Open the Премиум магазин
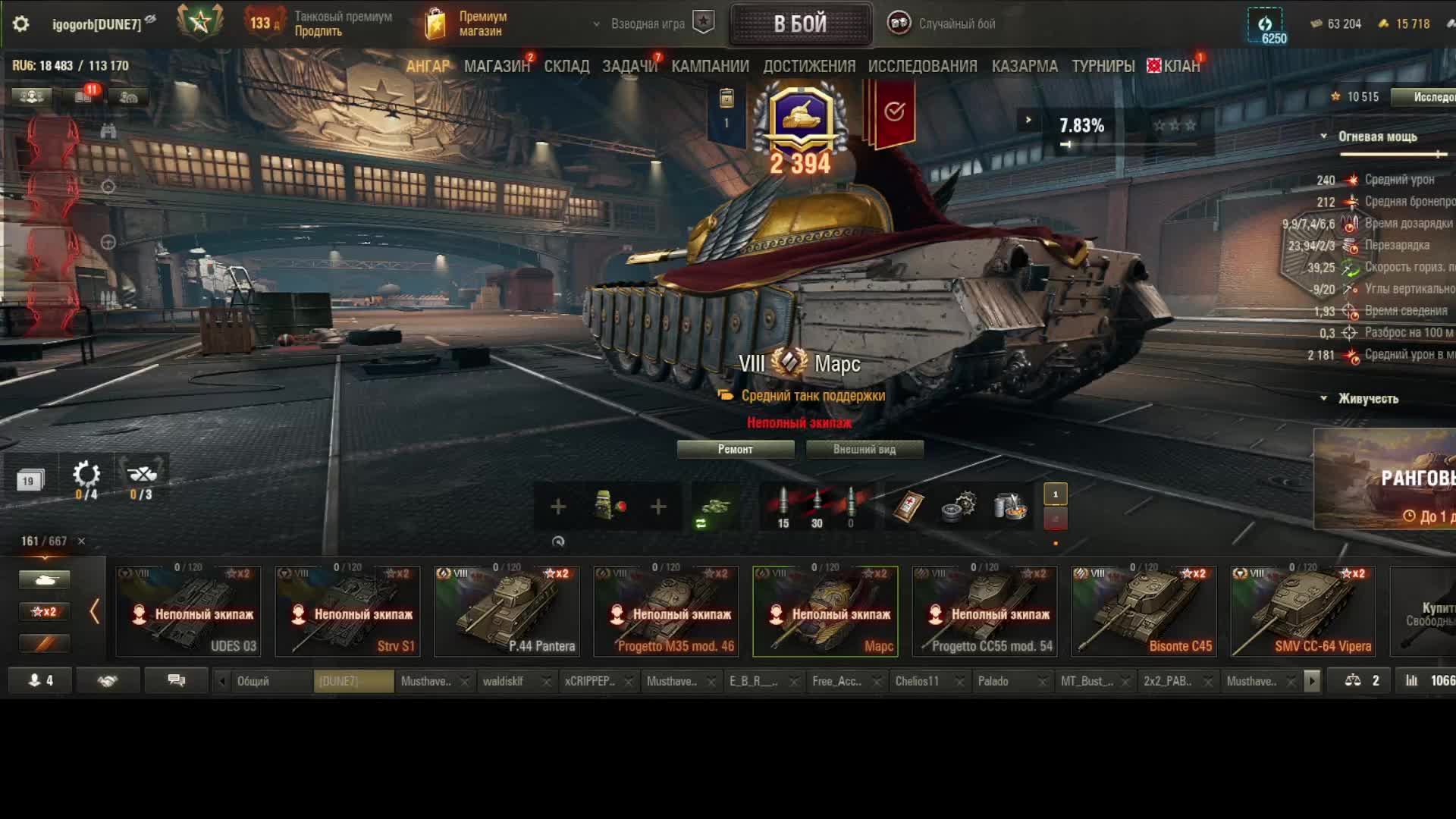 [467, 24]
